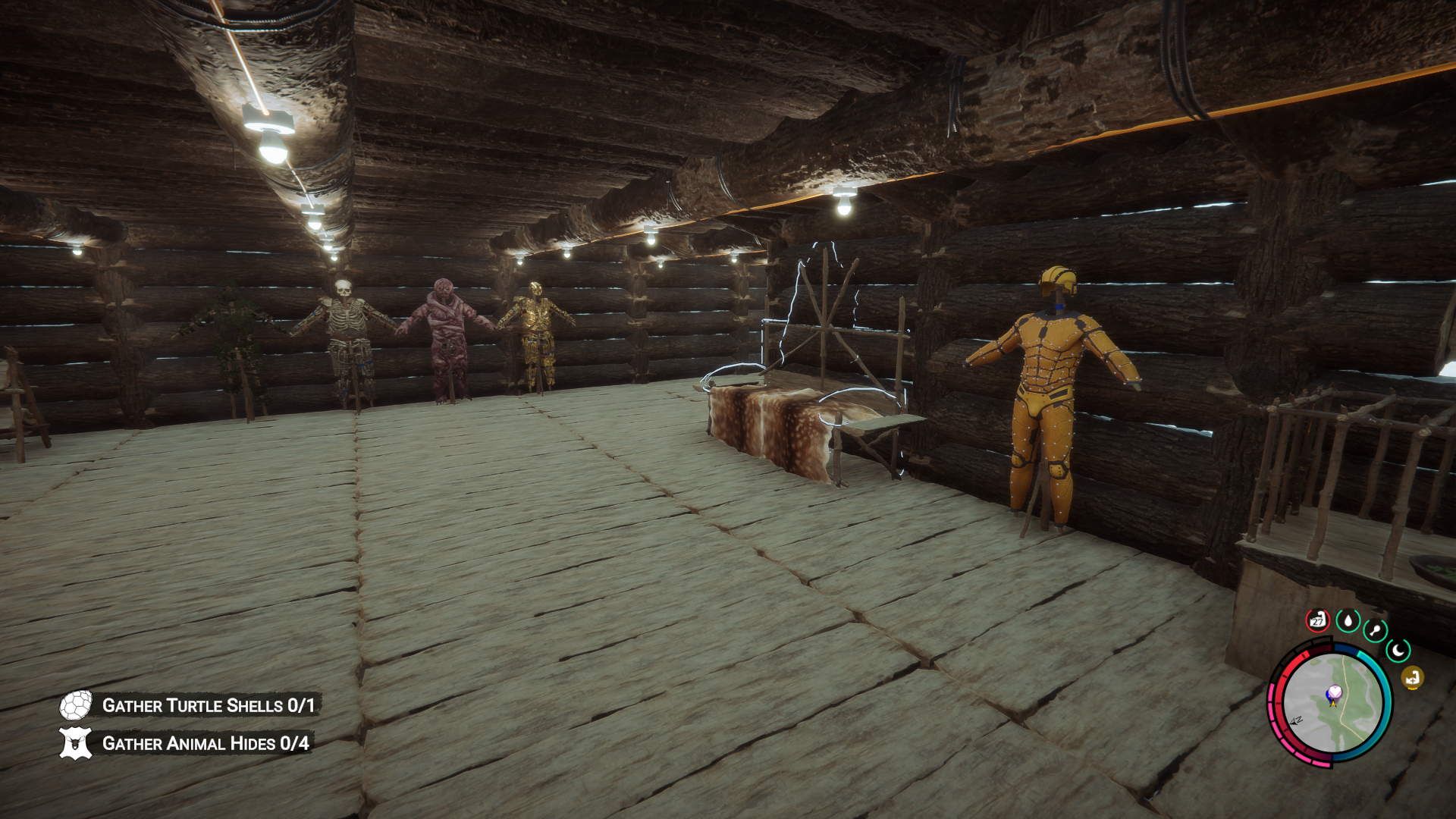Click the crescent moon rest icon

point(1398,650)
